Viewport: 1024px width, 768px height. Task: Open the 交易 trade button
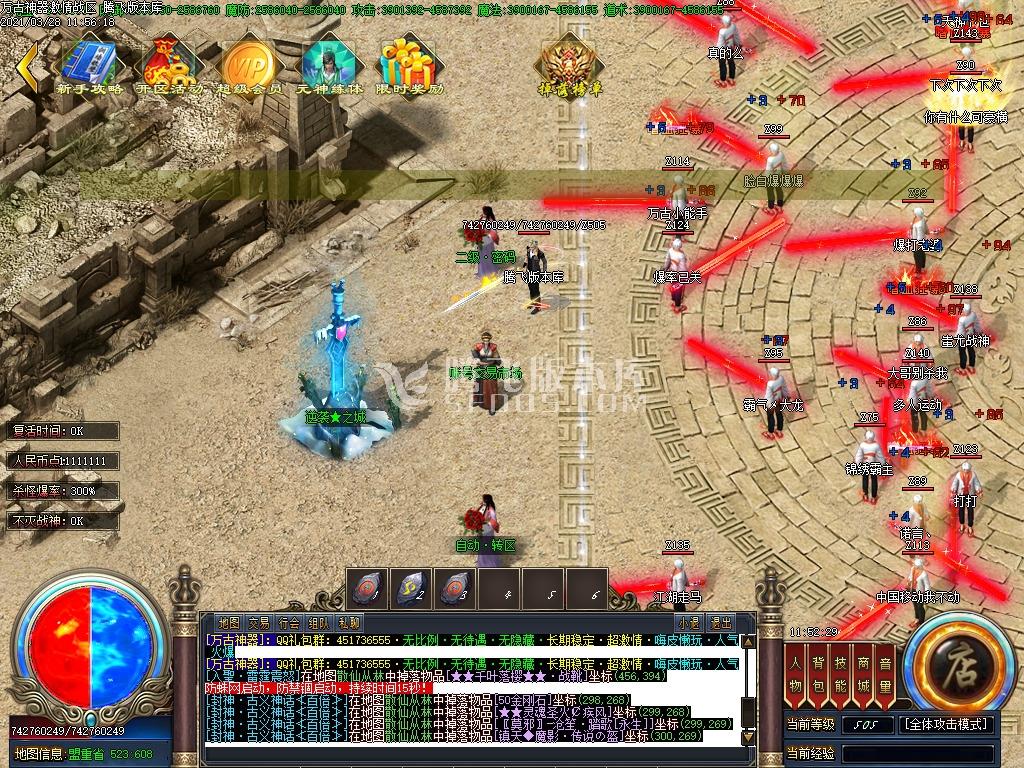point(259,622)
